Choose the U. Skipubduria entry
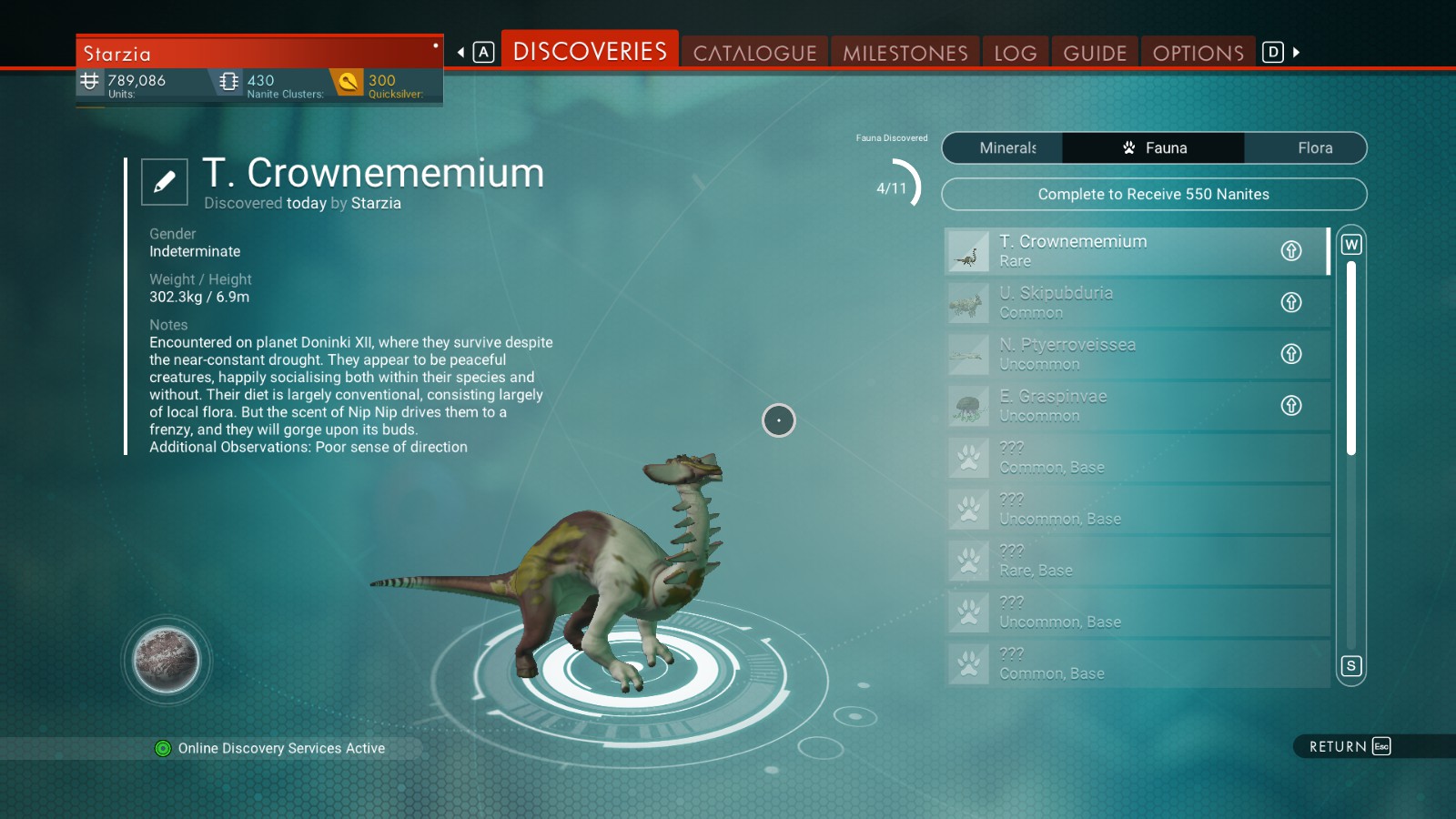Screen dimensions: 1456x819 1119,302
